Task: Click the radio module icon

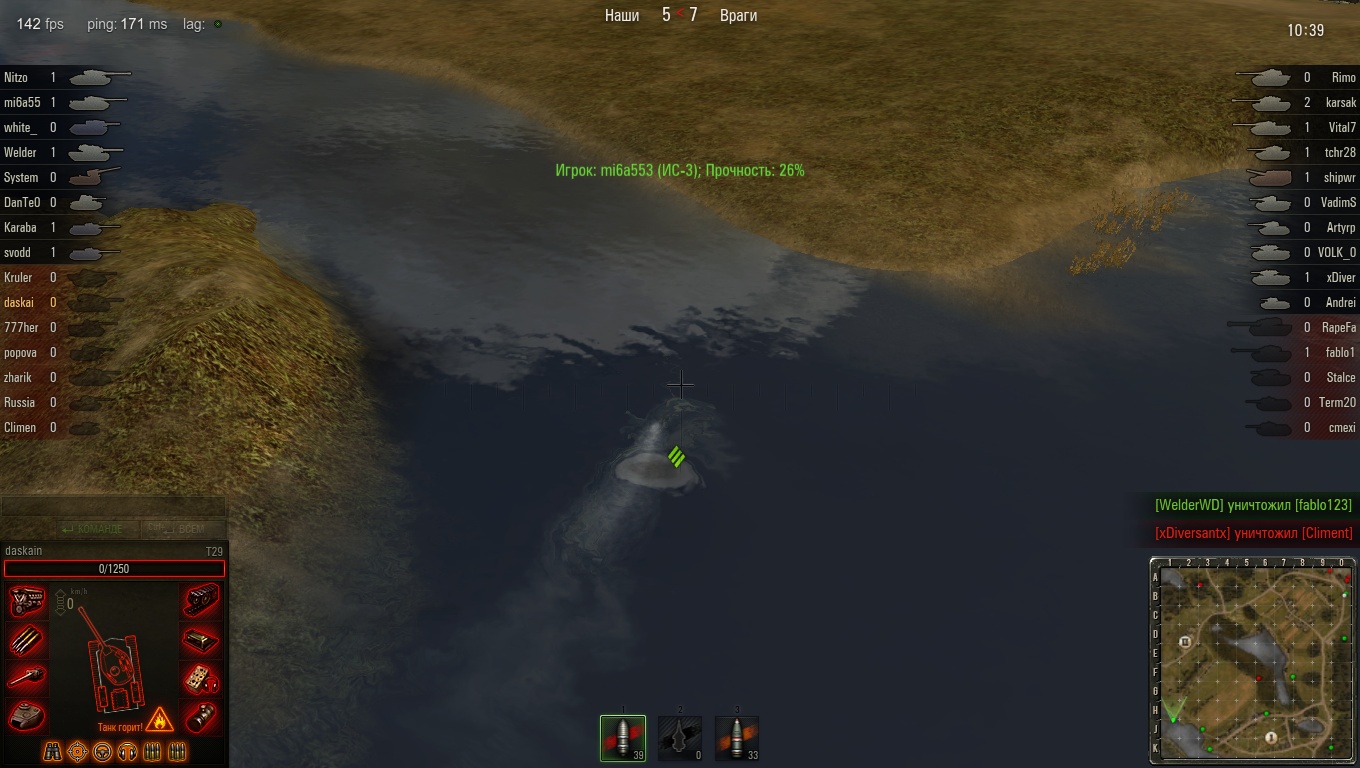Action: click(202, 678)
